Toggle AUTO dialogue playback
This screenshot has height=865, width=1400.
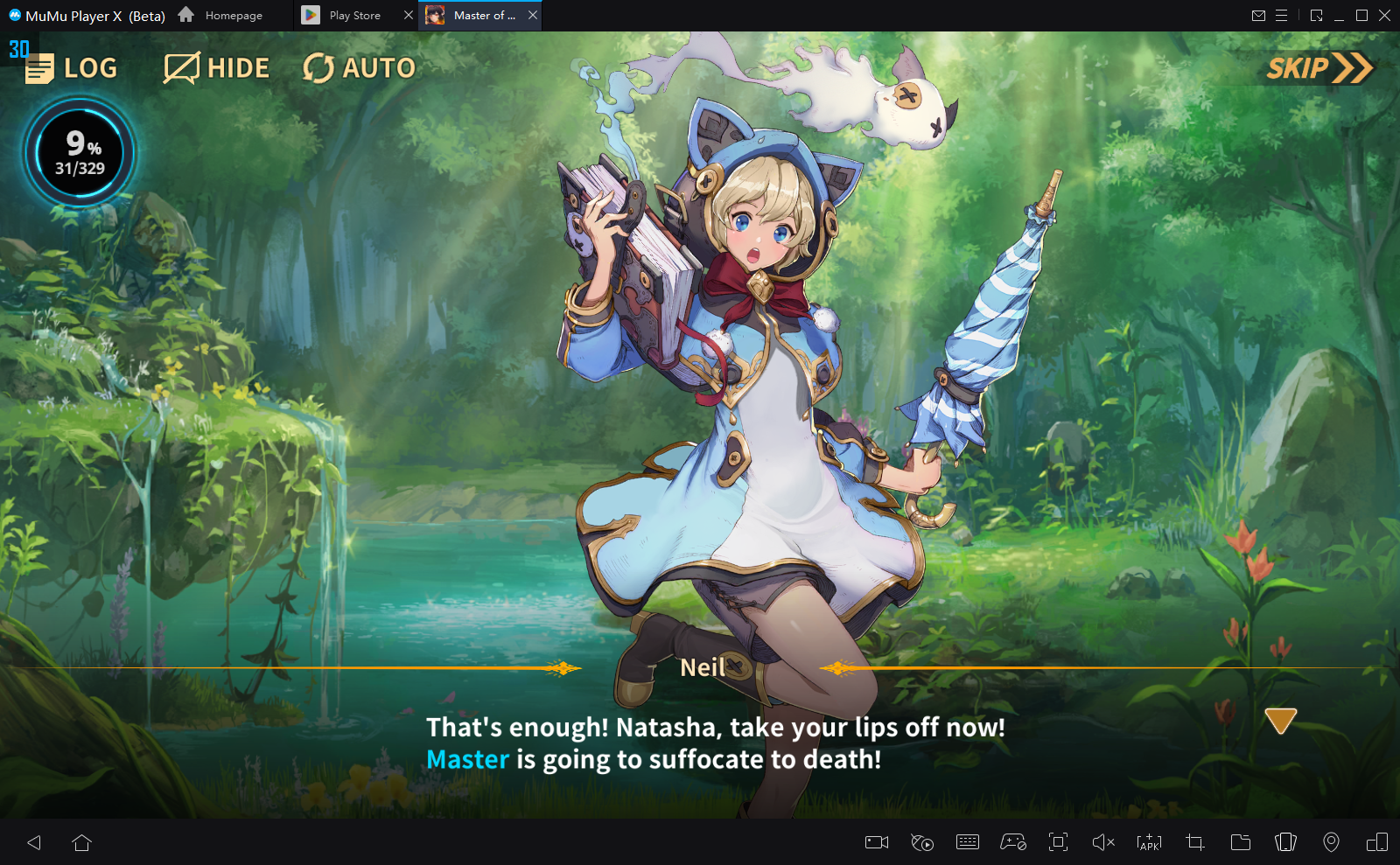359,68
